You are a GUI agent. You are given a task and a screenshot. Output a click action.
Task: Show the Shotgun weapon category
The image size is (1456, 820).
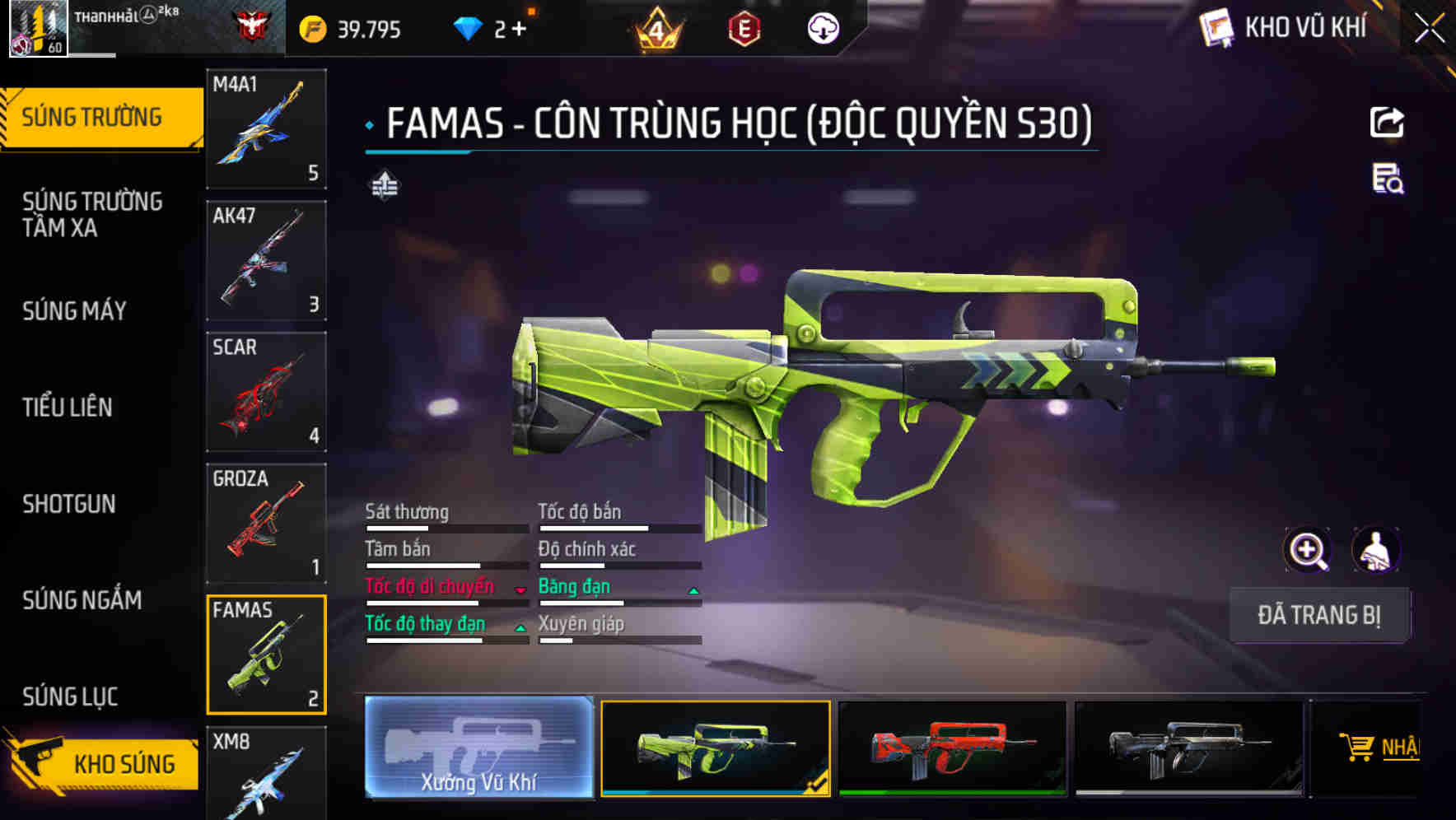point(69,504)
